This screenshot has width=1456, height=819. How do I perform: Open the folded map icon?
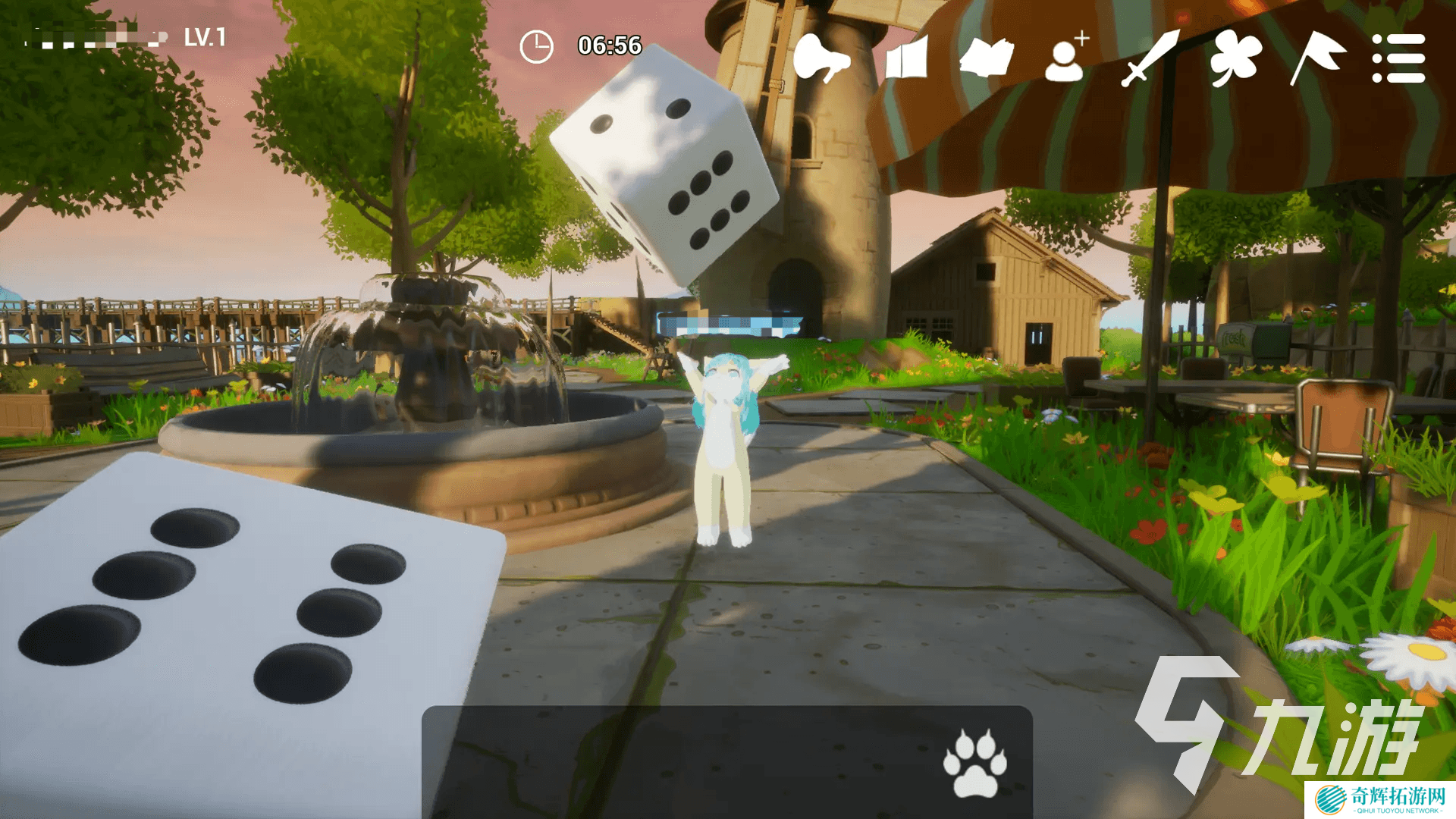(906, 58)
